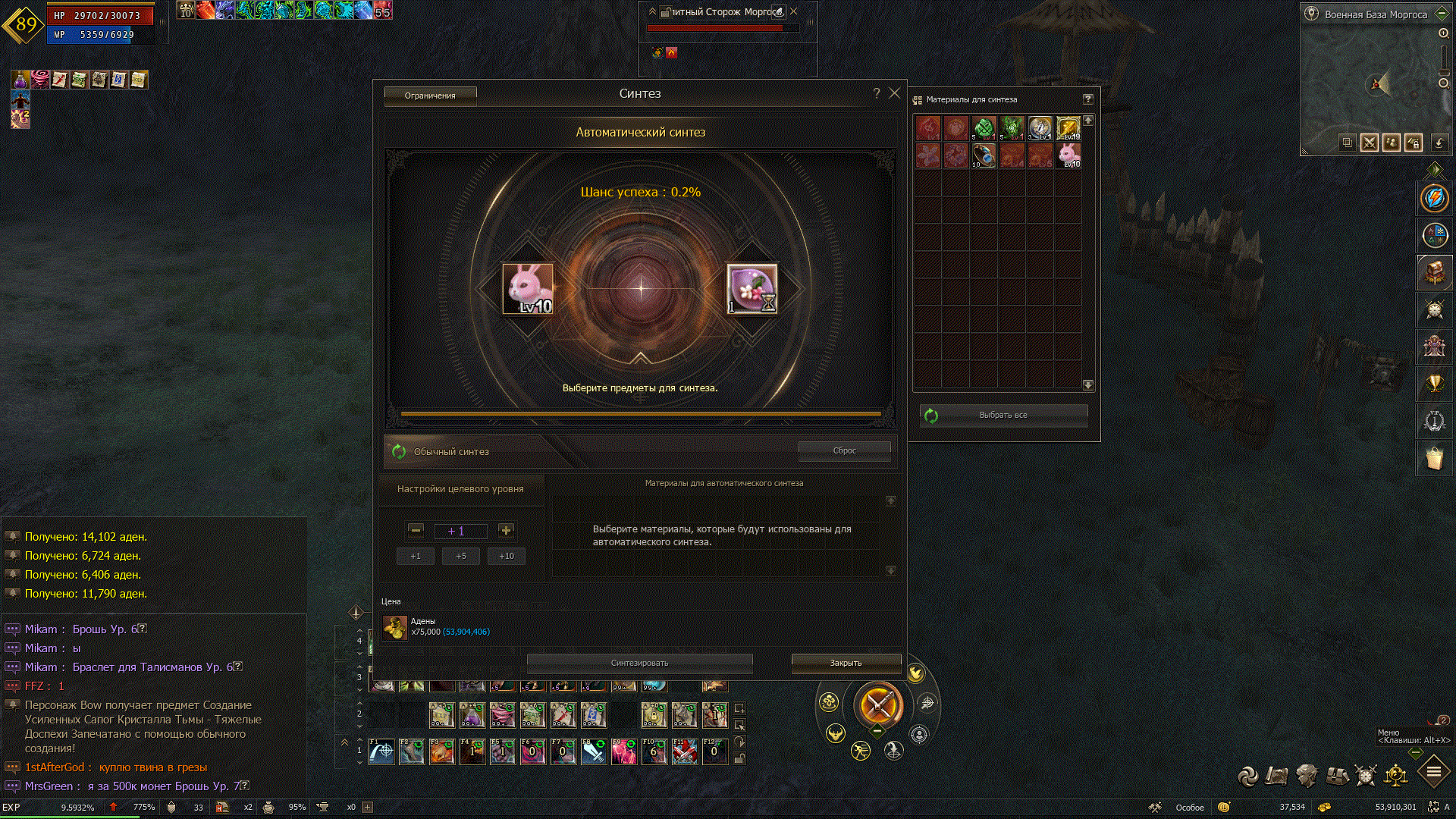Choose all materials with Выбрать все
The image size is (1456, 819).
1003,416
